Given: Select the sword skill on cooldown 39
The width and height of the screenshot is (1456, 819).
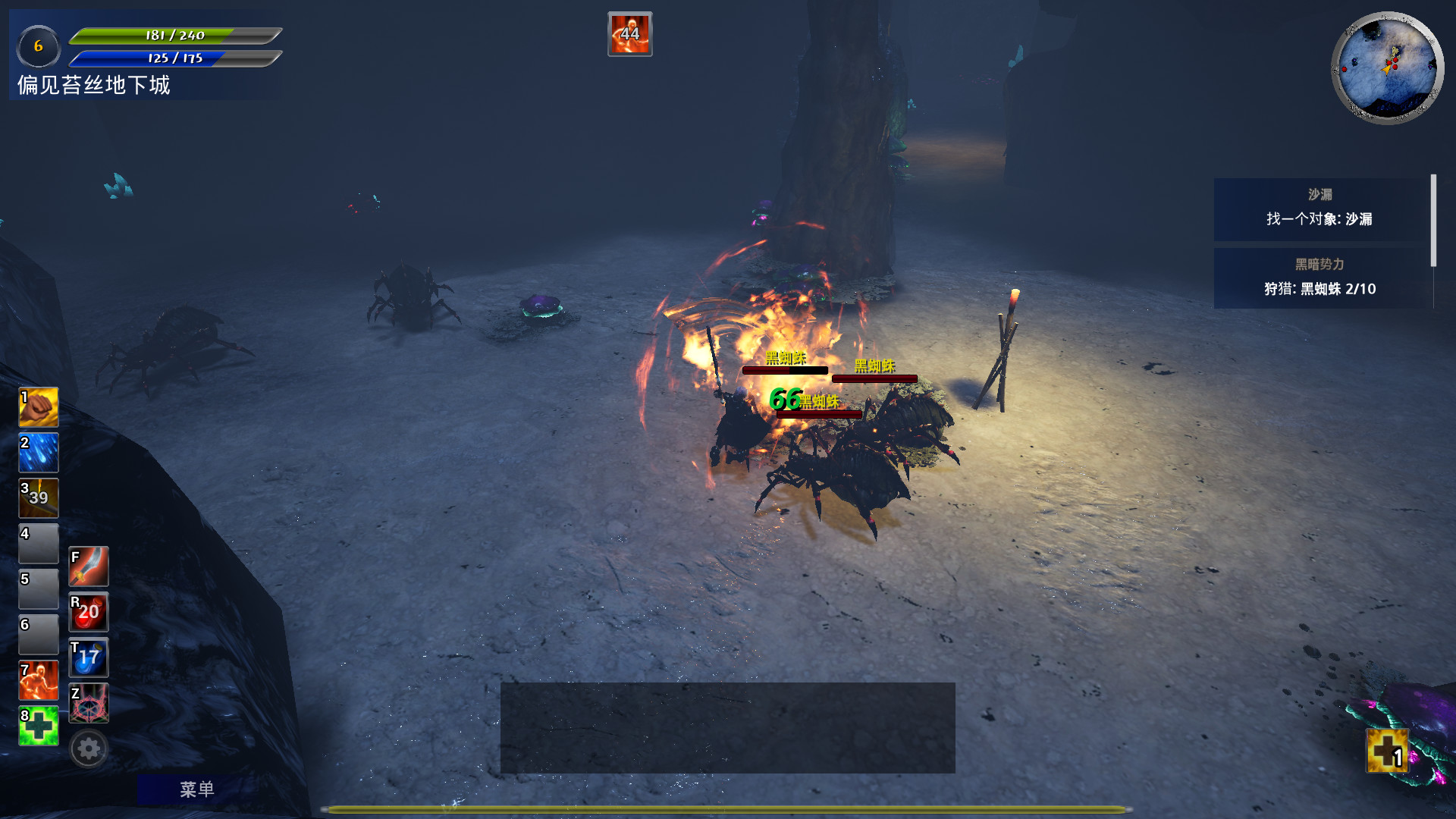Looking at the screenshot, I should click(38, 498).
